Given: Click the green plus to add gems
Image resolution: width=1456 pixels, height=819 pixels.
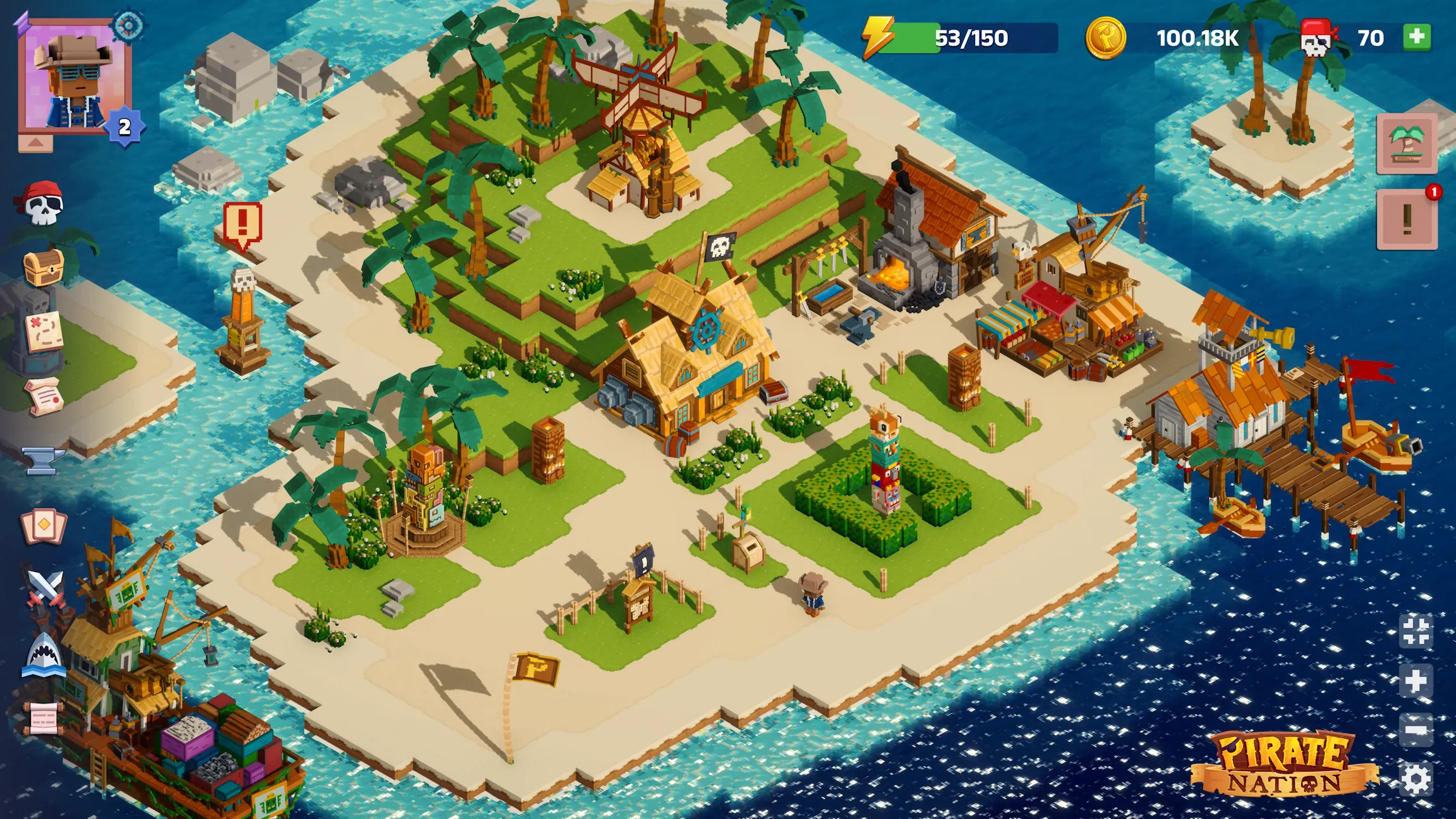Looking at the screenshot, I should click(x=1417, y=37).
